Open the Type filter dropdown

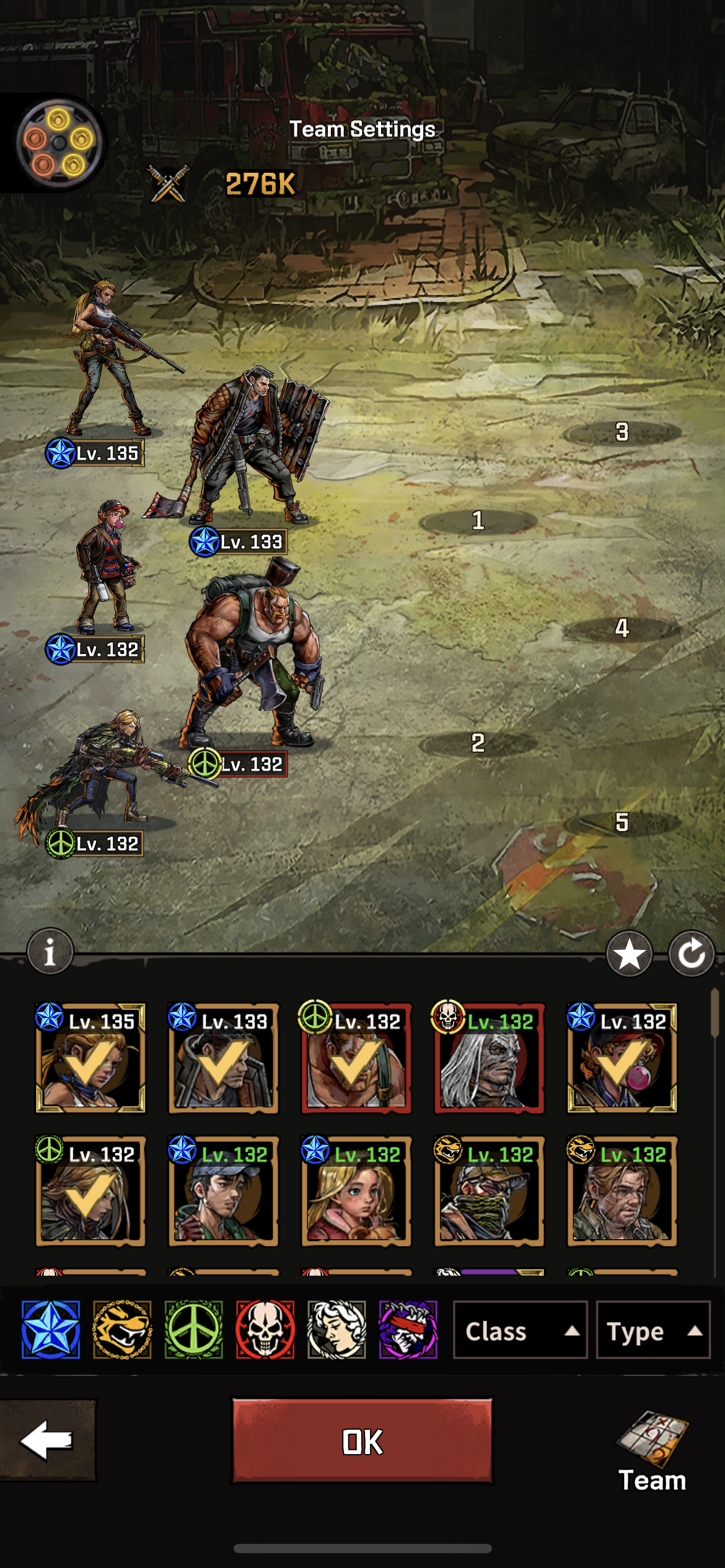652,1330
